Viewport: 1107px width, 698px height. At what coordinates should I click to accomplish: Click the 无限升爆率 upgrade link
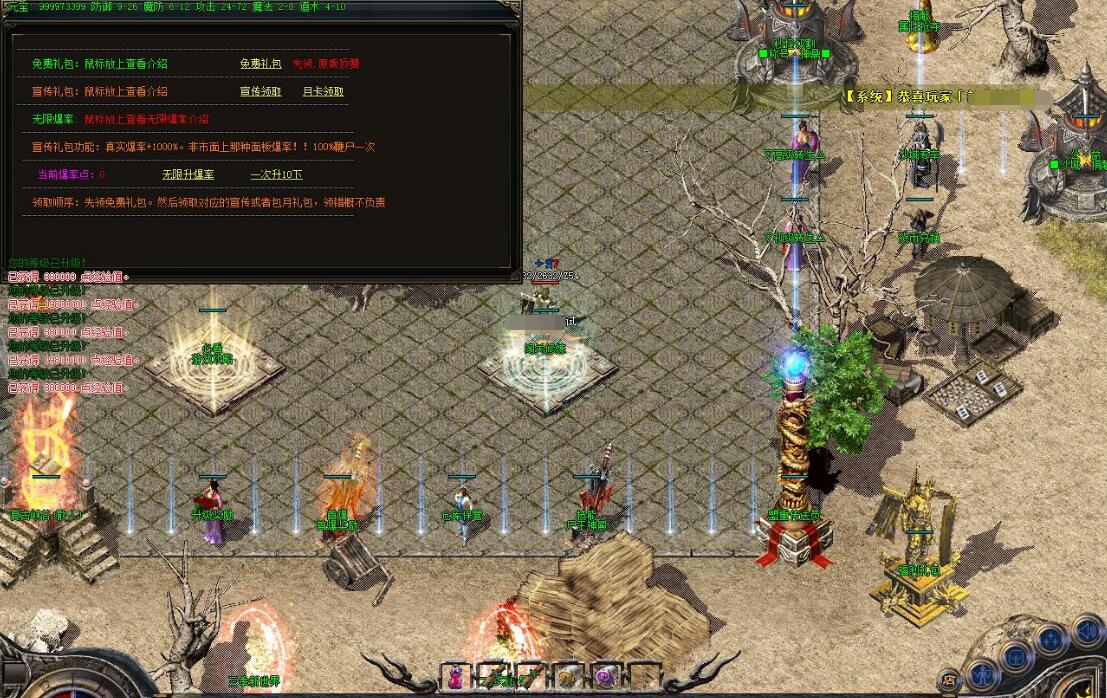point(188,175)
